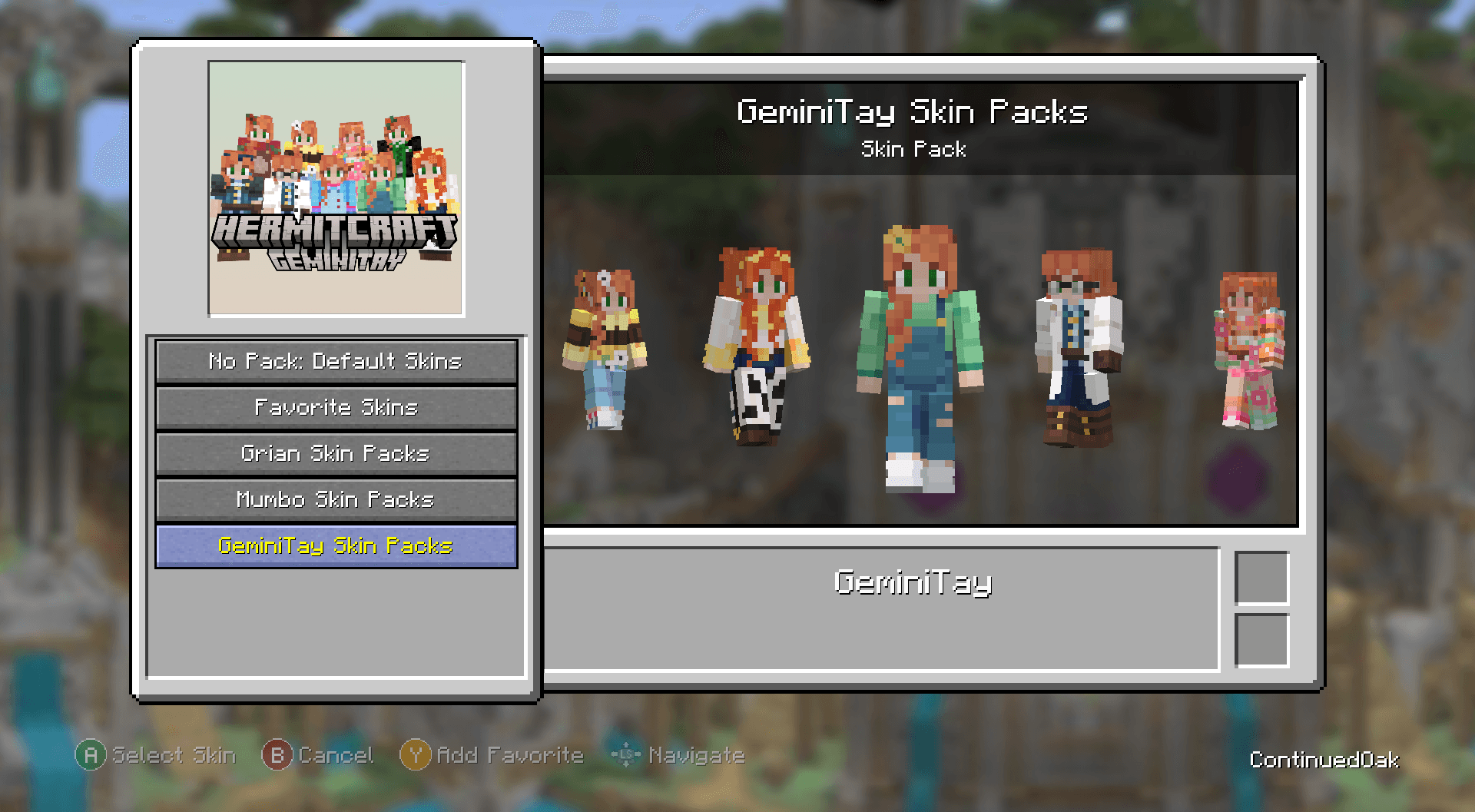
Task: Open the Favorite Skins category
Action: point(336,407)
